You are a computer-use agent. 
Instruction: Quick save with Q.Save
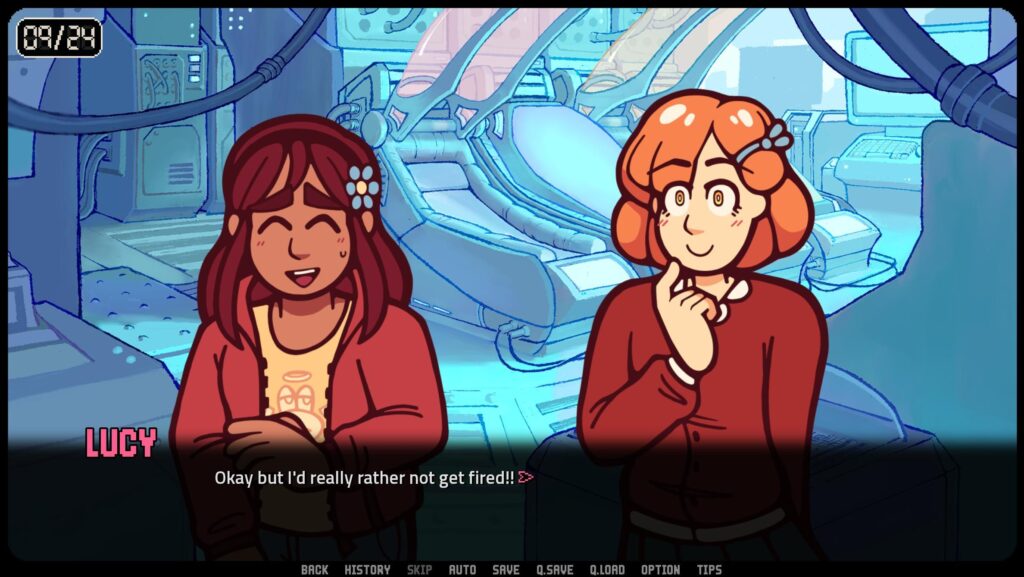pos(555,570)
